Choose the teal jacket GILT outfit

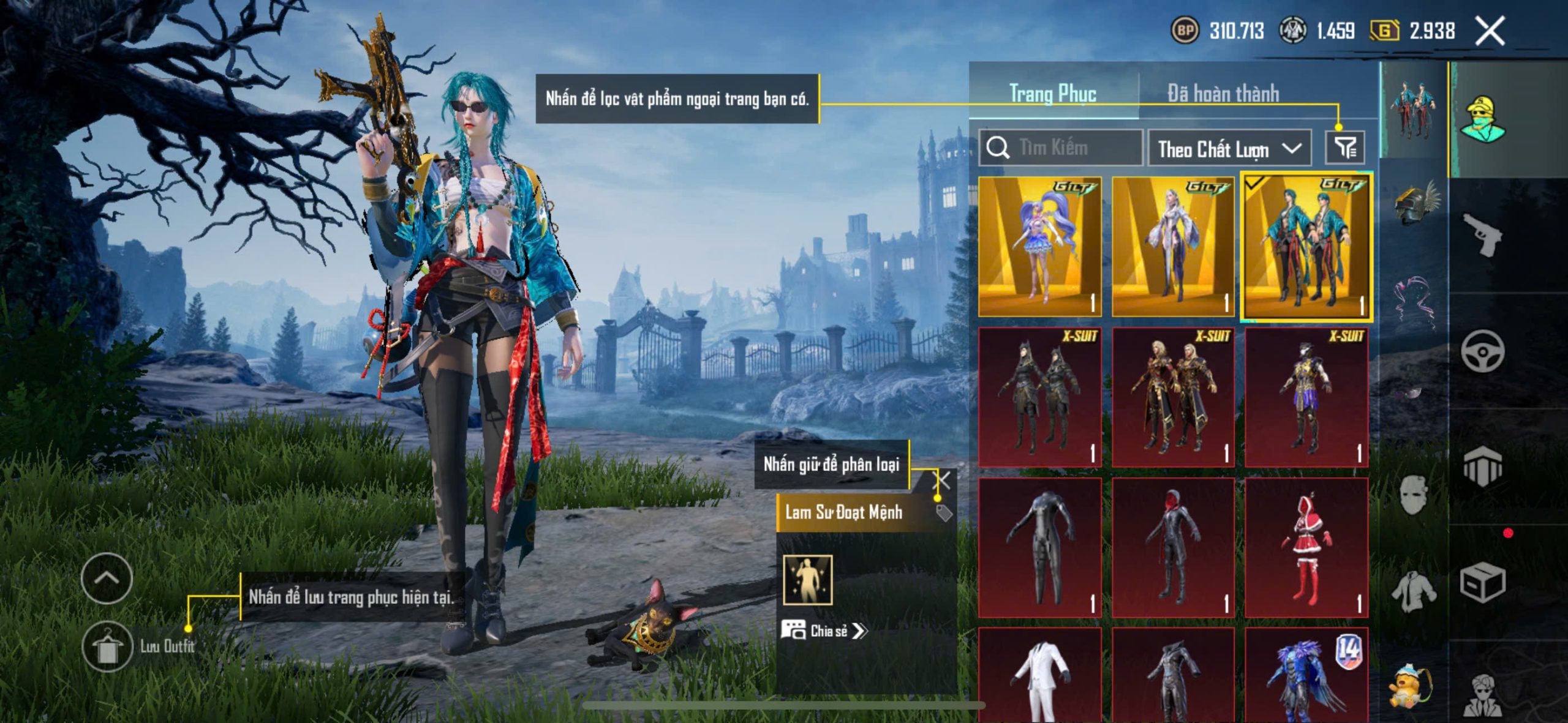point(1306,247)
